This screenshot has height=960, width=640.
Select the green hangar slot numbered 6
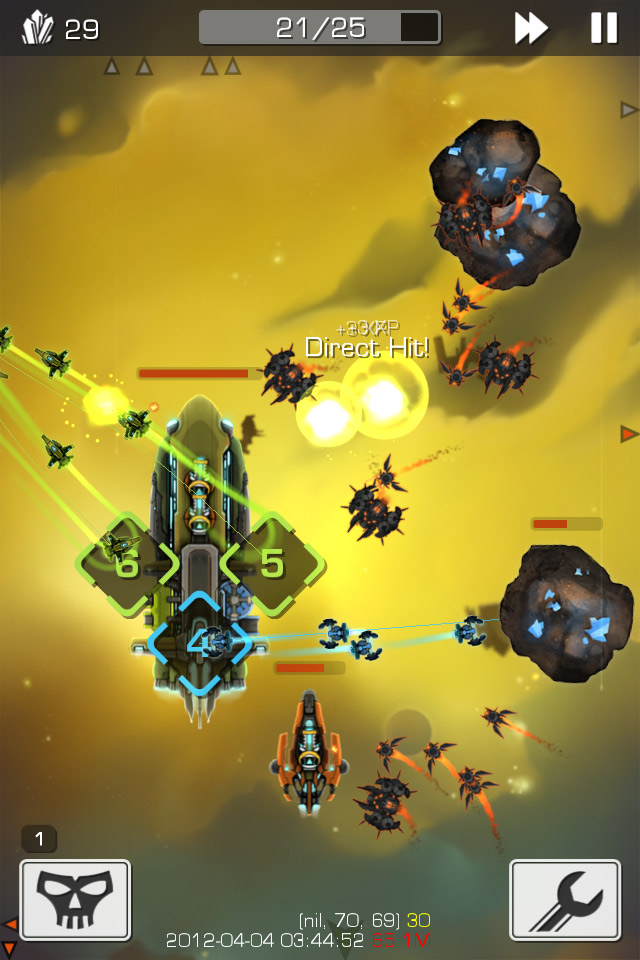127,565
